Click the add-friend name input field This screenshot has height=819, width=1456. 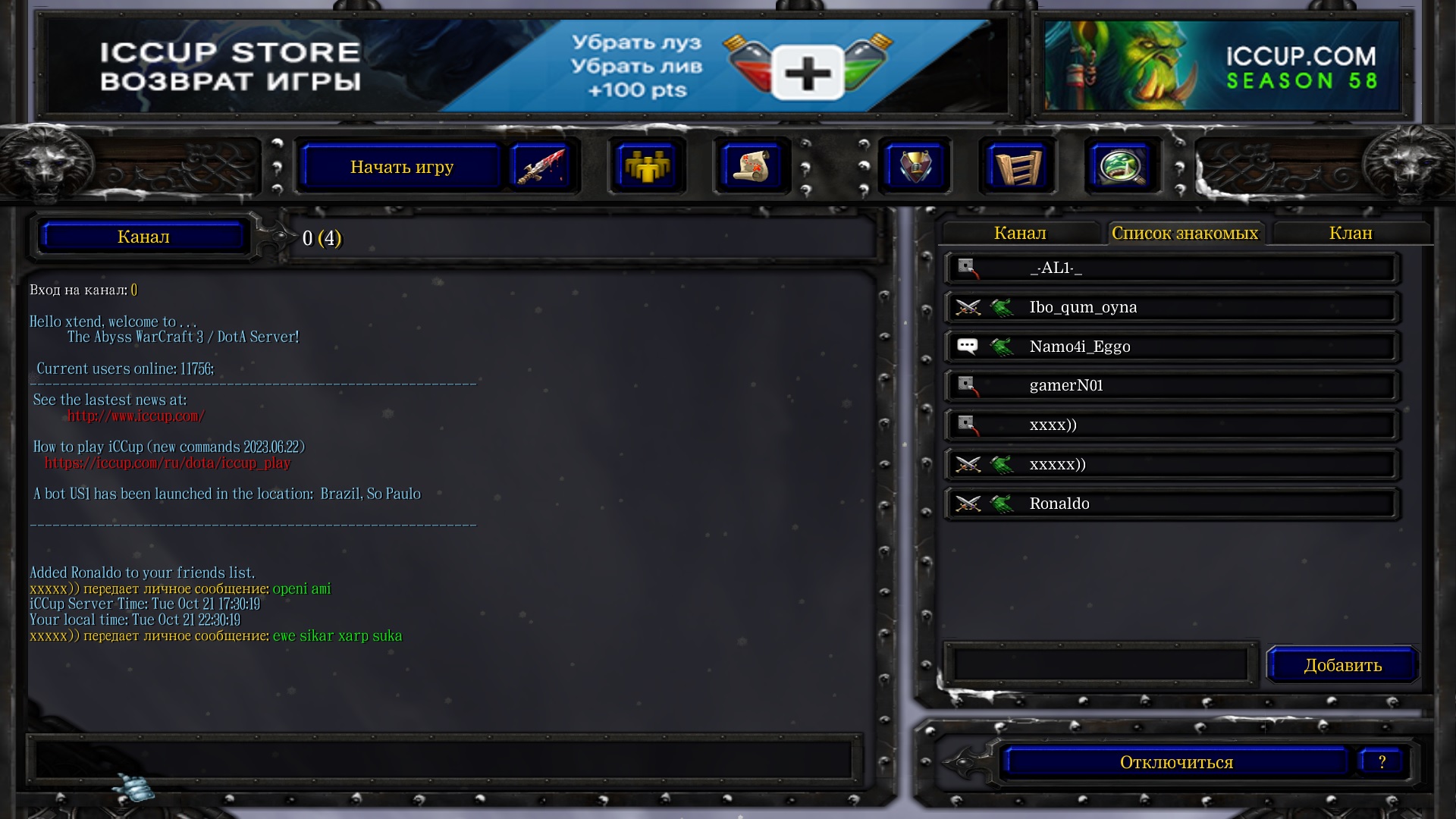pyautogui.click(x=1100, y=665)
